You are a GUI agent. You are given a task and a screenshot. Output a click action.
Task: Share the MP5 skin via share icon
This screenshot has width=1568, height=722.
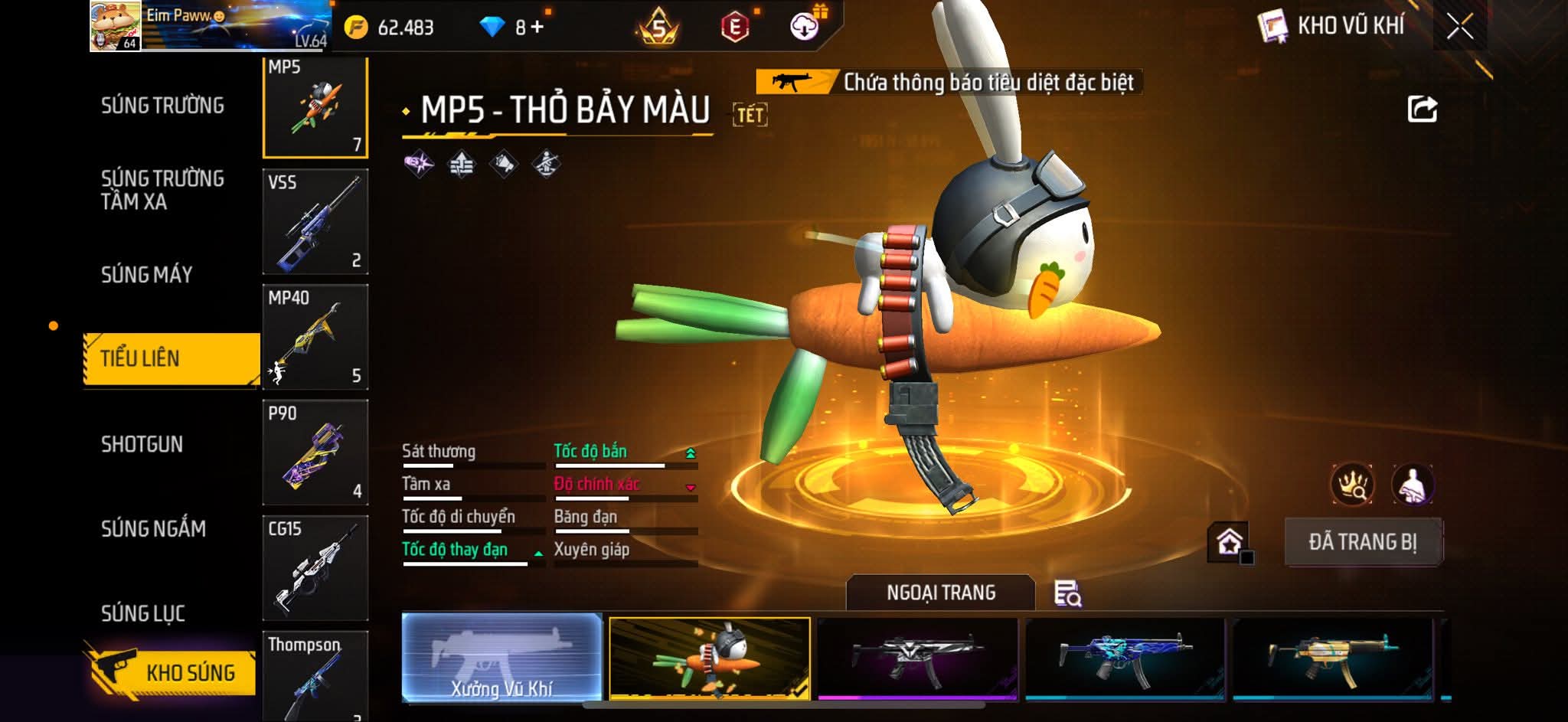pos(1422,109)
